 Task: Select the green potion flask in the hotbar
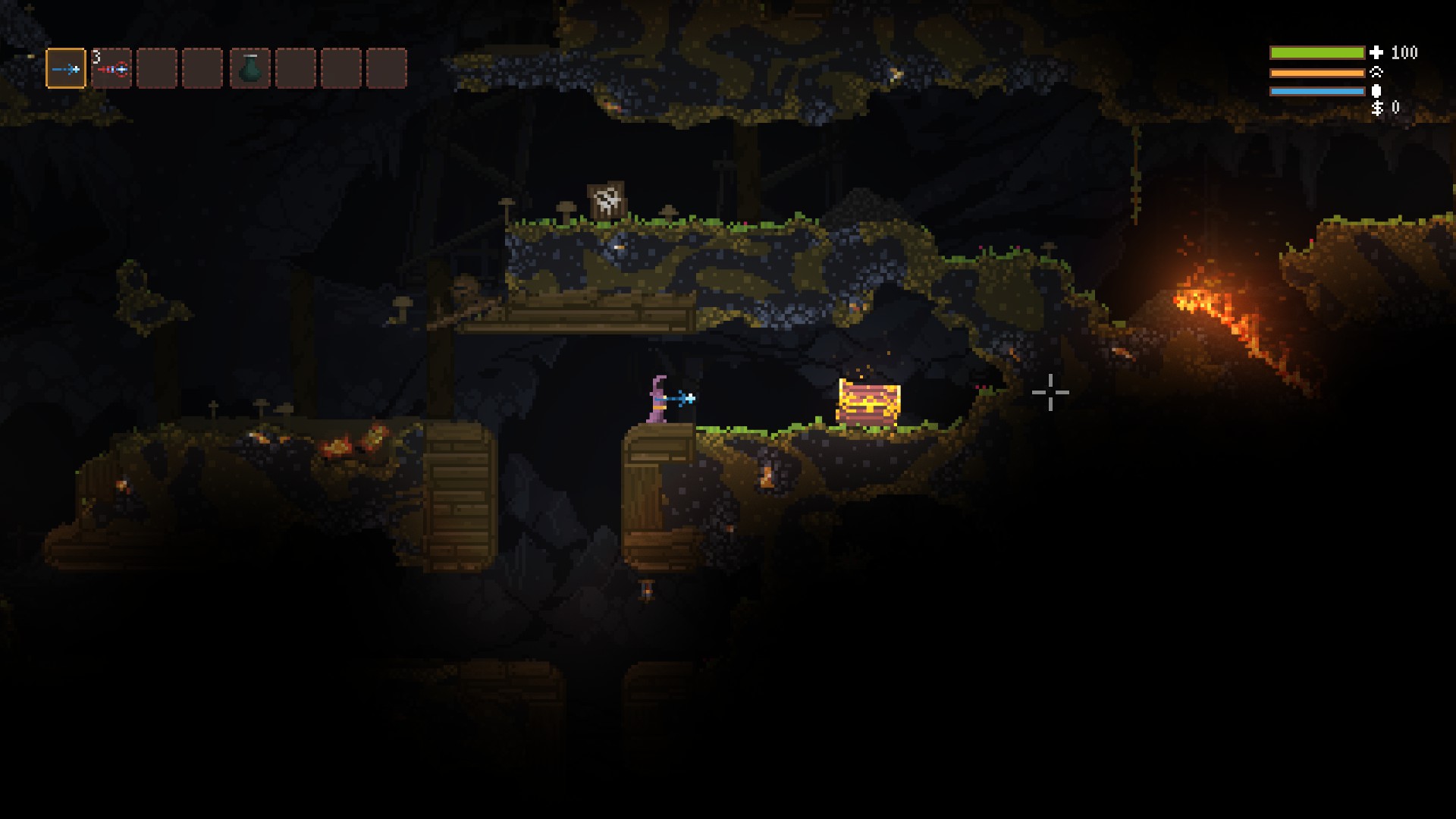pyautogui.click(x=249, y=68)
